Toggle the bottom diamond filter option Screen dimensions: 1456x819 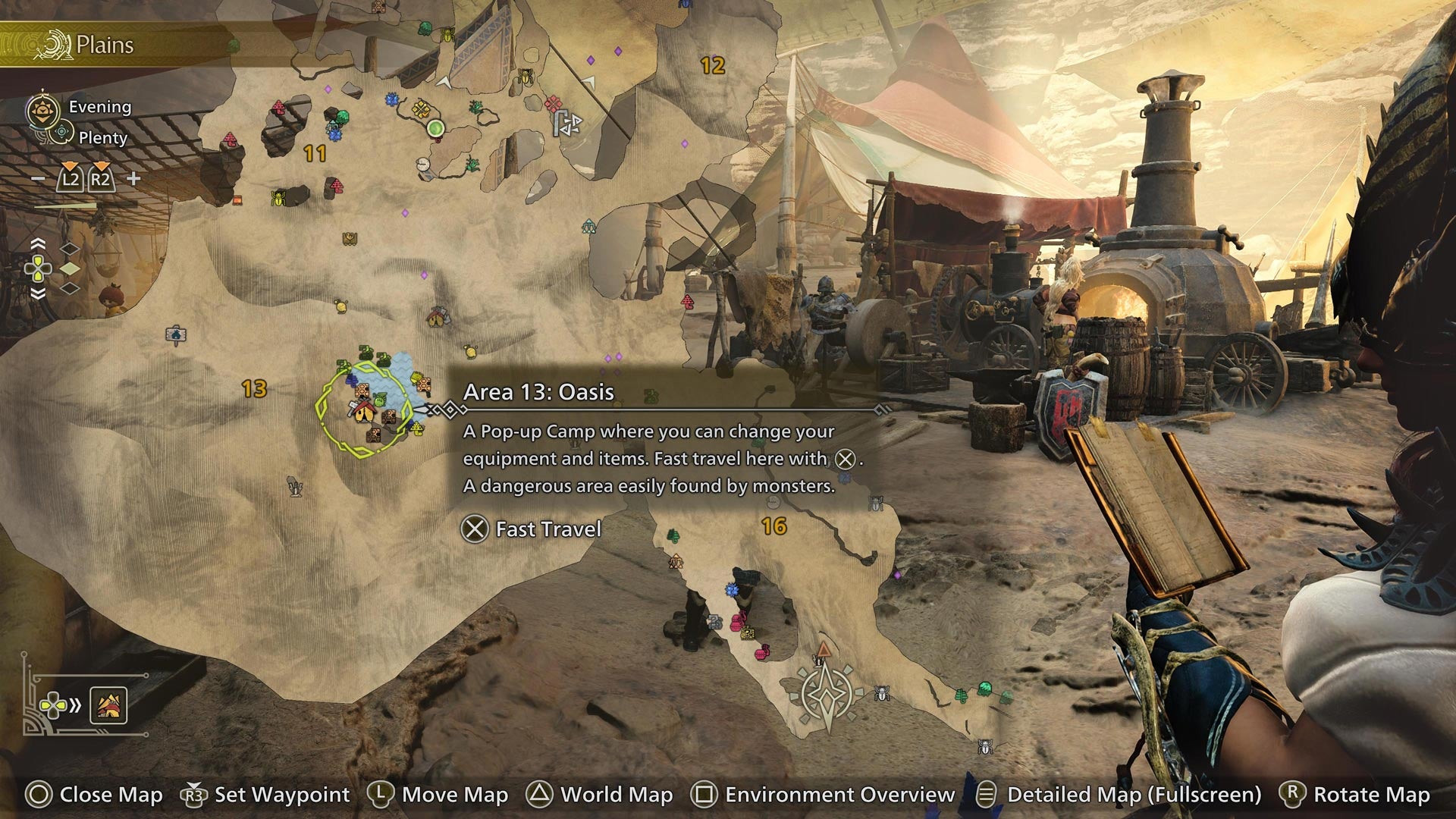(x=70, y=288)
